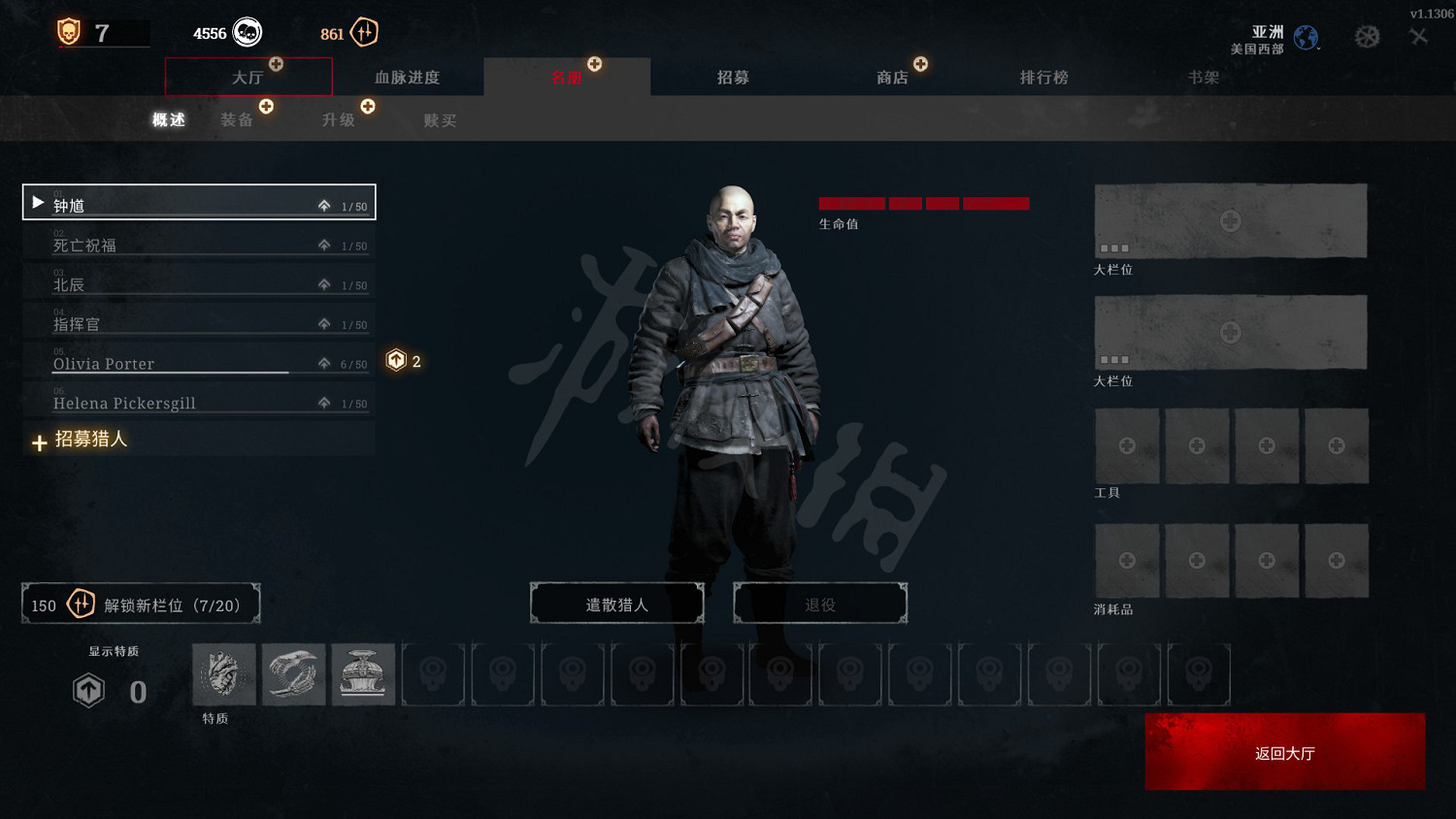Click the 遣散猎人 dismiss button

click(617, 603)
